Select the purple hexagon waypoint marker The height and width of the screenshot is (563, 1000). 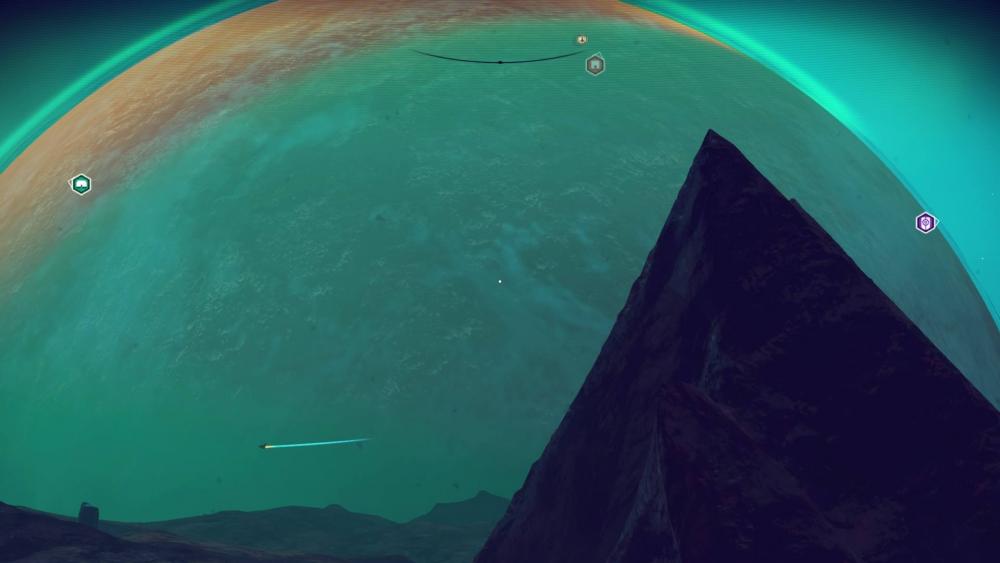tap(926, 223)
